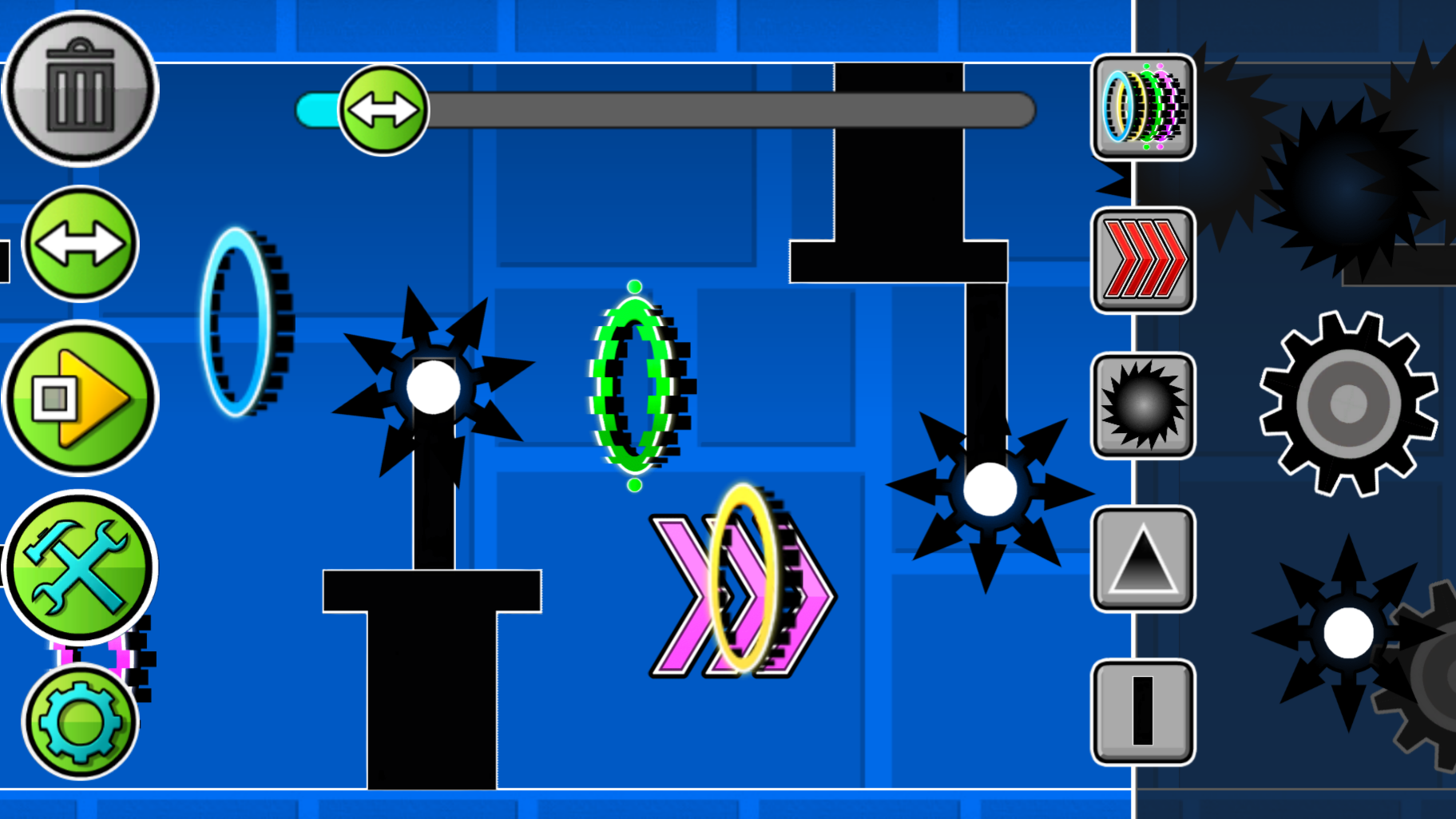Click the green handle on the top position slider
The height and width of the screenshot is (819, 1456).
(x=383, y=108)
